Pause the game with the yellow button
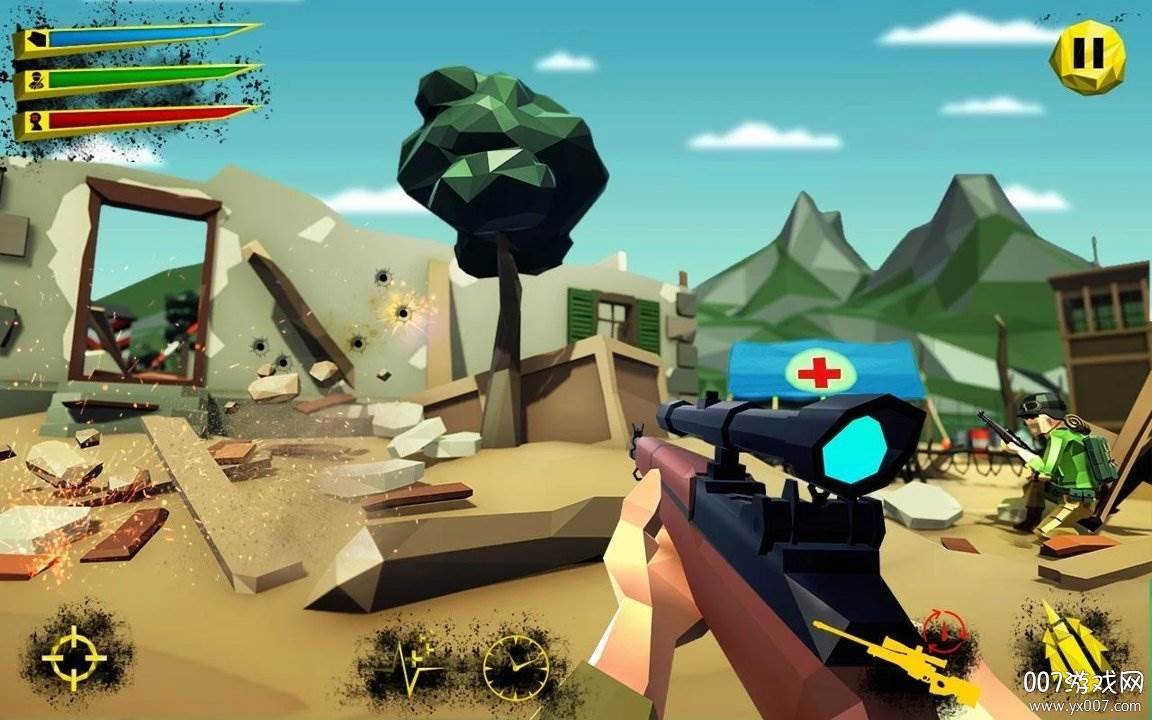 (x=1087, y=57)
